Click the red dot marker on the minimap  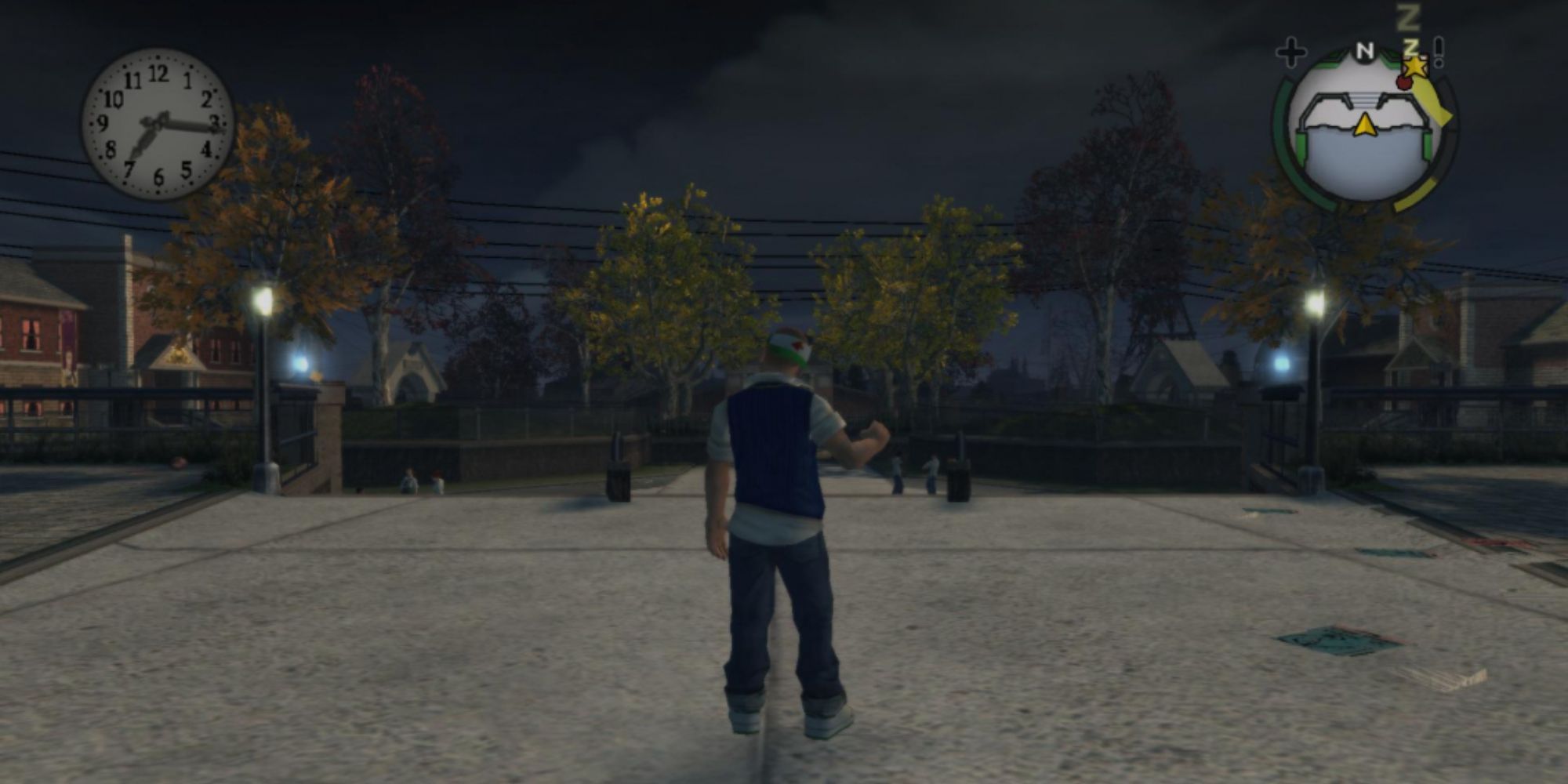pyautogui.click(x=1403, y=83)
